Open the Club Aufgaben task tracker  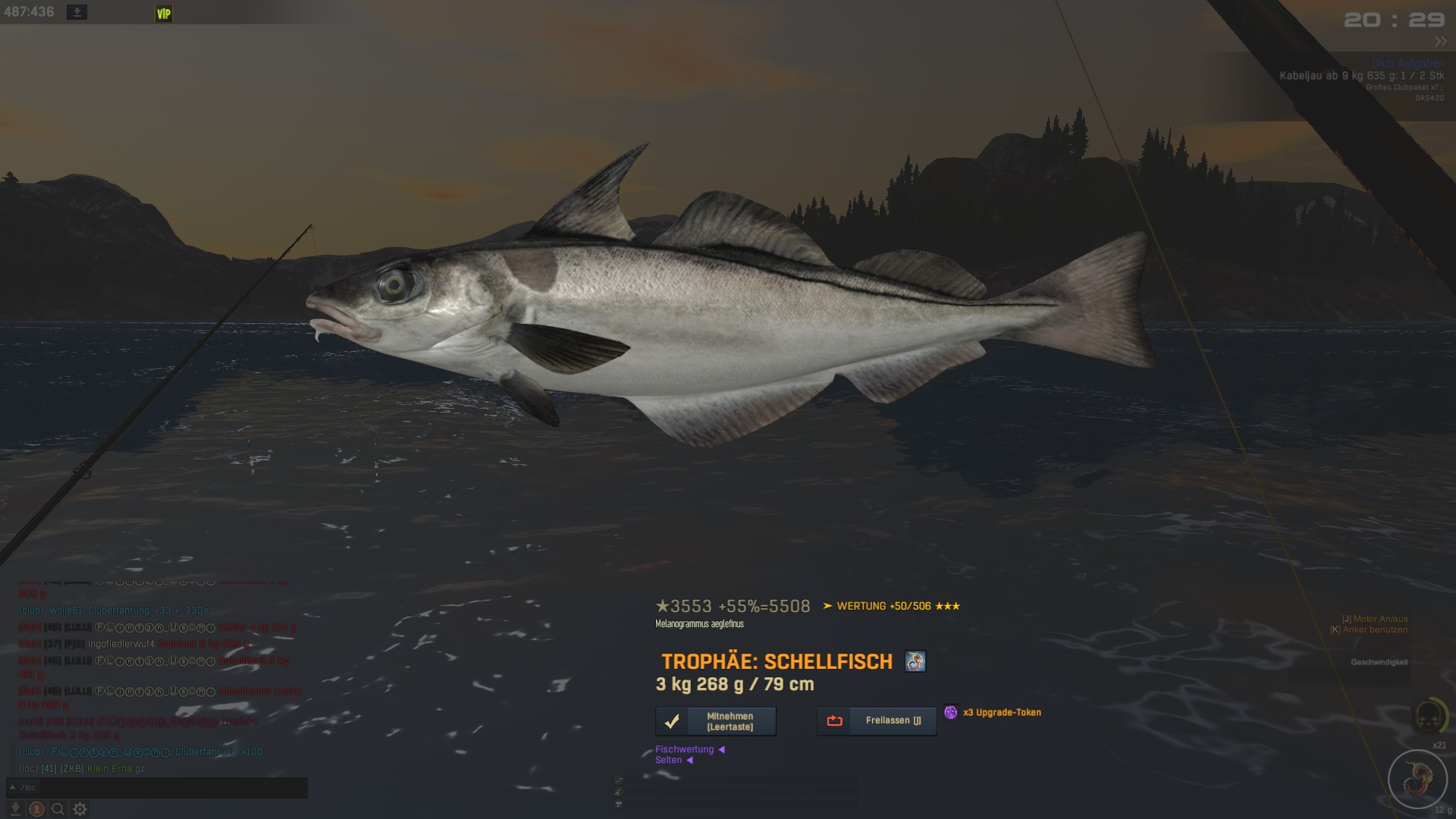pyautogui.click(x=1407, y=64)
